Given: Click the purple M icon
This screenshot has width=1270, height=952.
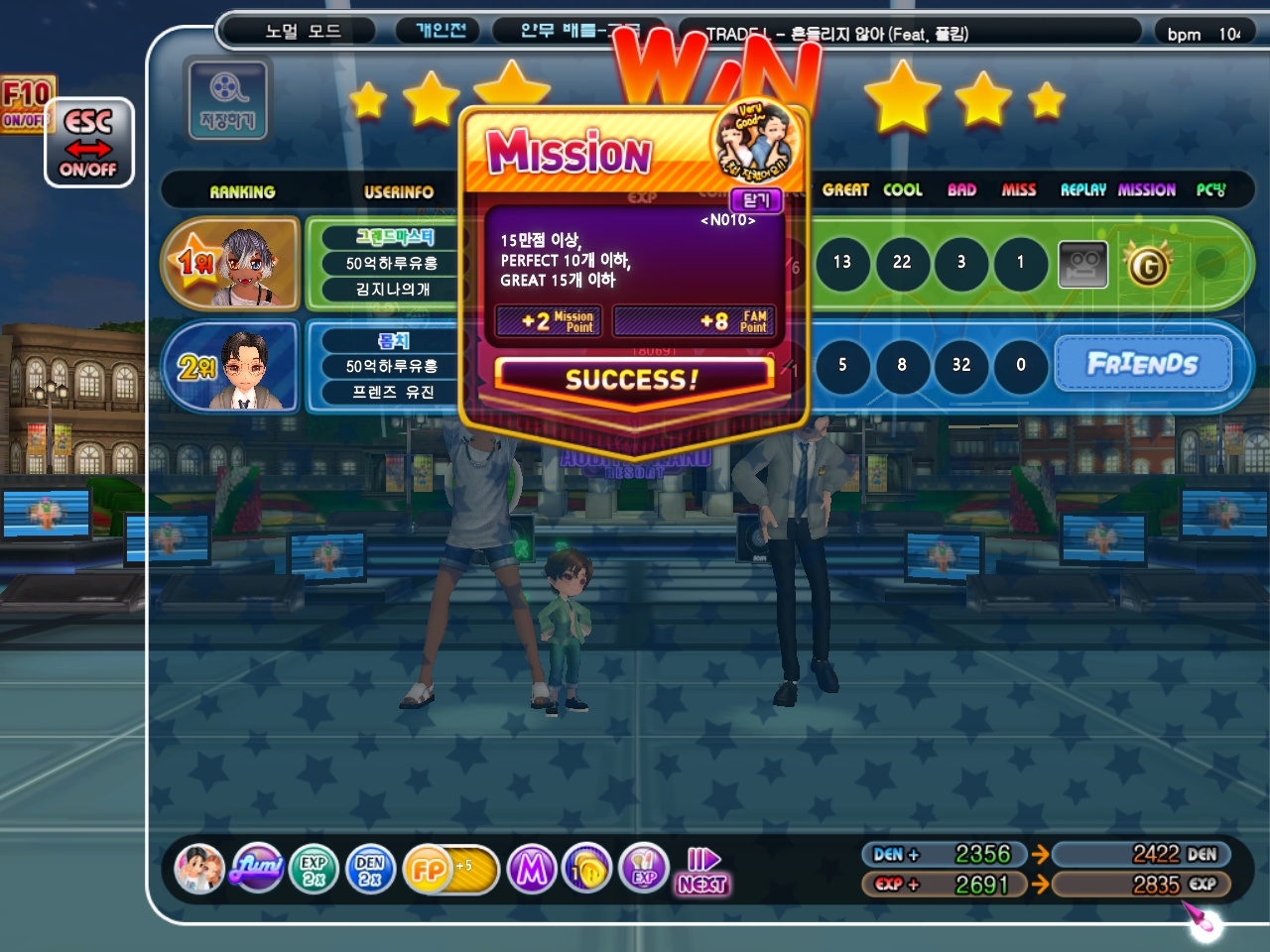Looking at the screenshot, I should 532,870.
